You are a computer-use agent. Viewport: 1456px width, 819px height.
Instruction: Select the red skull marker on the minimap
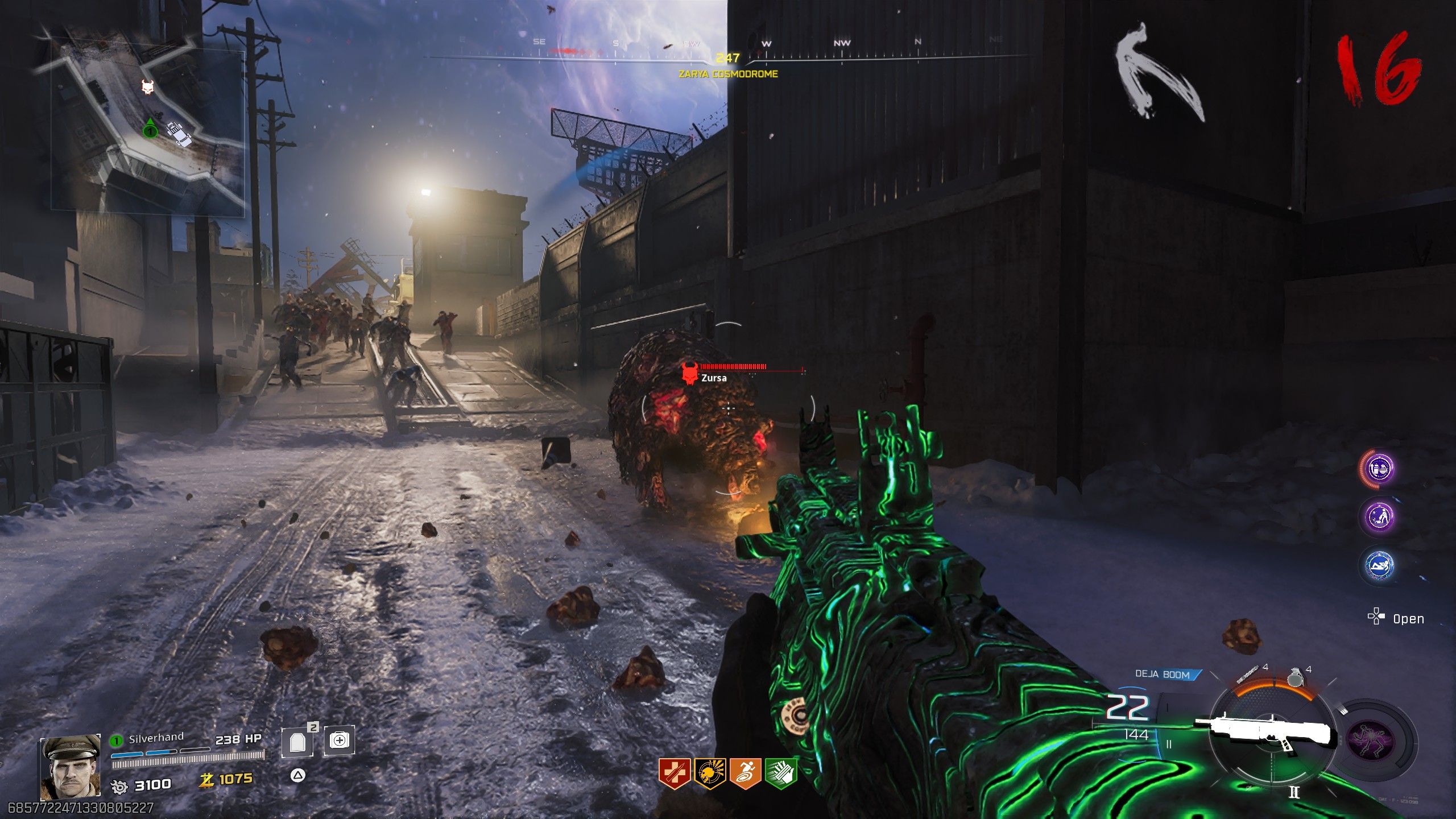(x=148, y=88)
